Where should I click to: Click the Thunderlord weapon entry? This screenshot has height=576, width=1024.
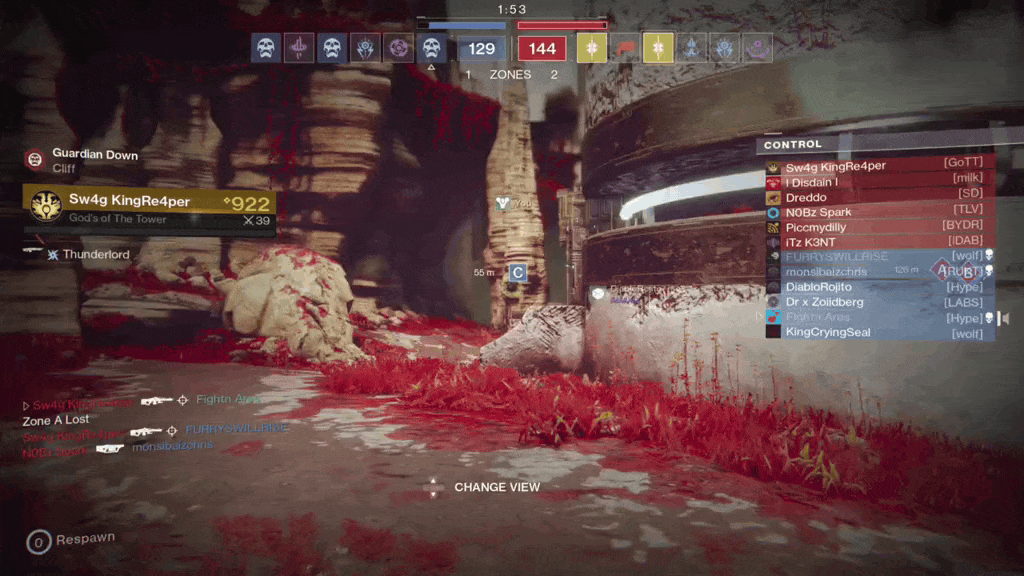(x=95, y=255)
